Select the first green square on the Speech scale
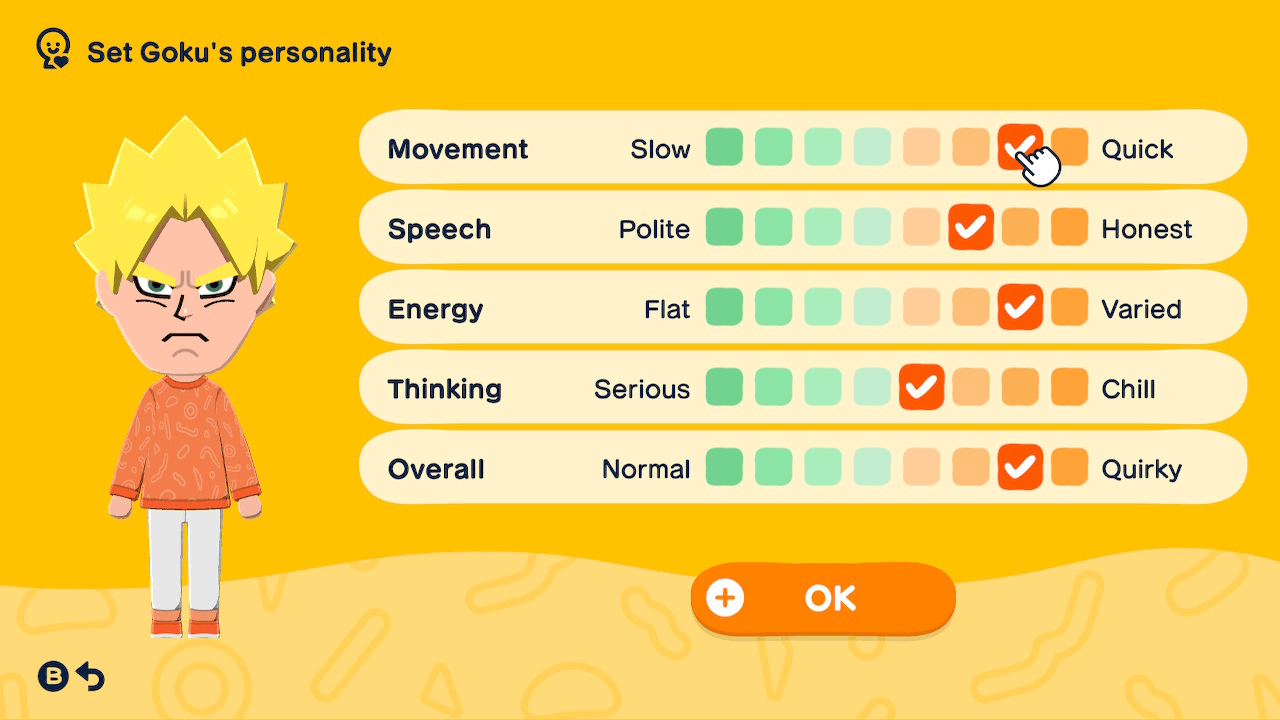Viewport: 1280px width, 720px height. click(724, 227)
